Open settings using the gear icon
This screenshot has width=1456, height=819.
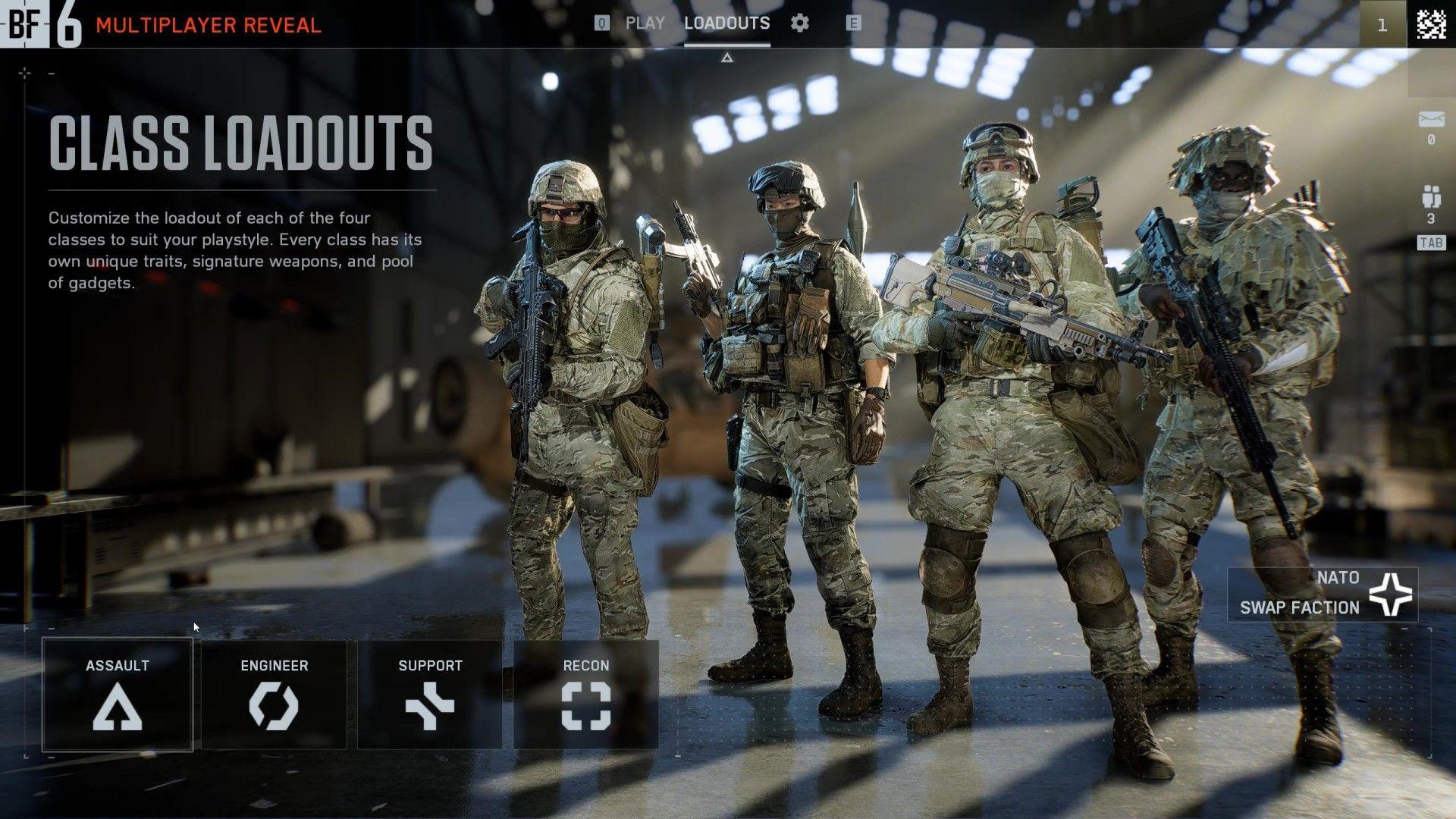tap(799, 23)
